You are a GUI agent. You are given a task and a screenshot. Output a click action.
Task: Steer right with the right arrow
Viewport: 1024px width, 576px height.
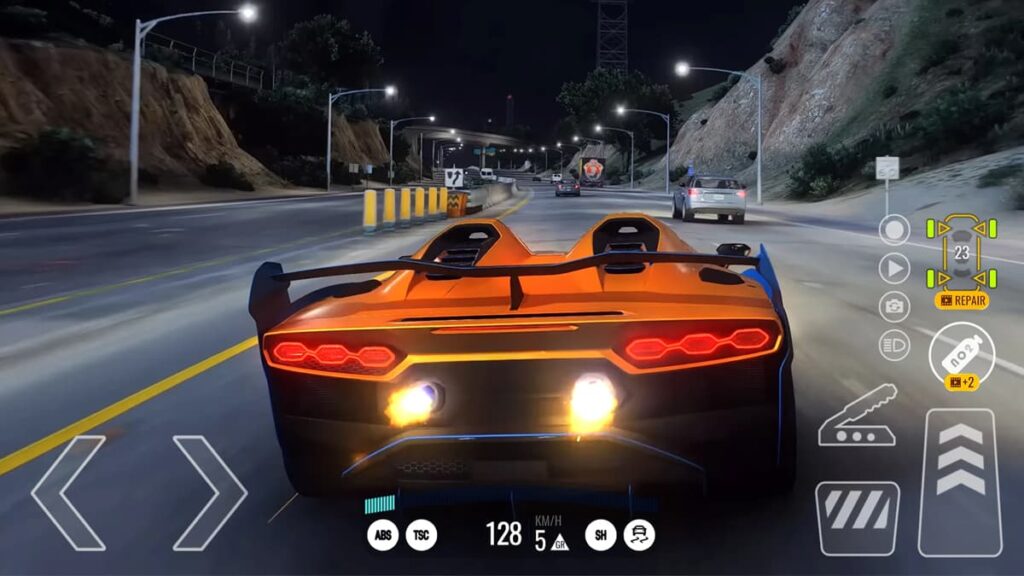point(210,492)
